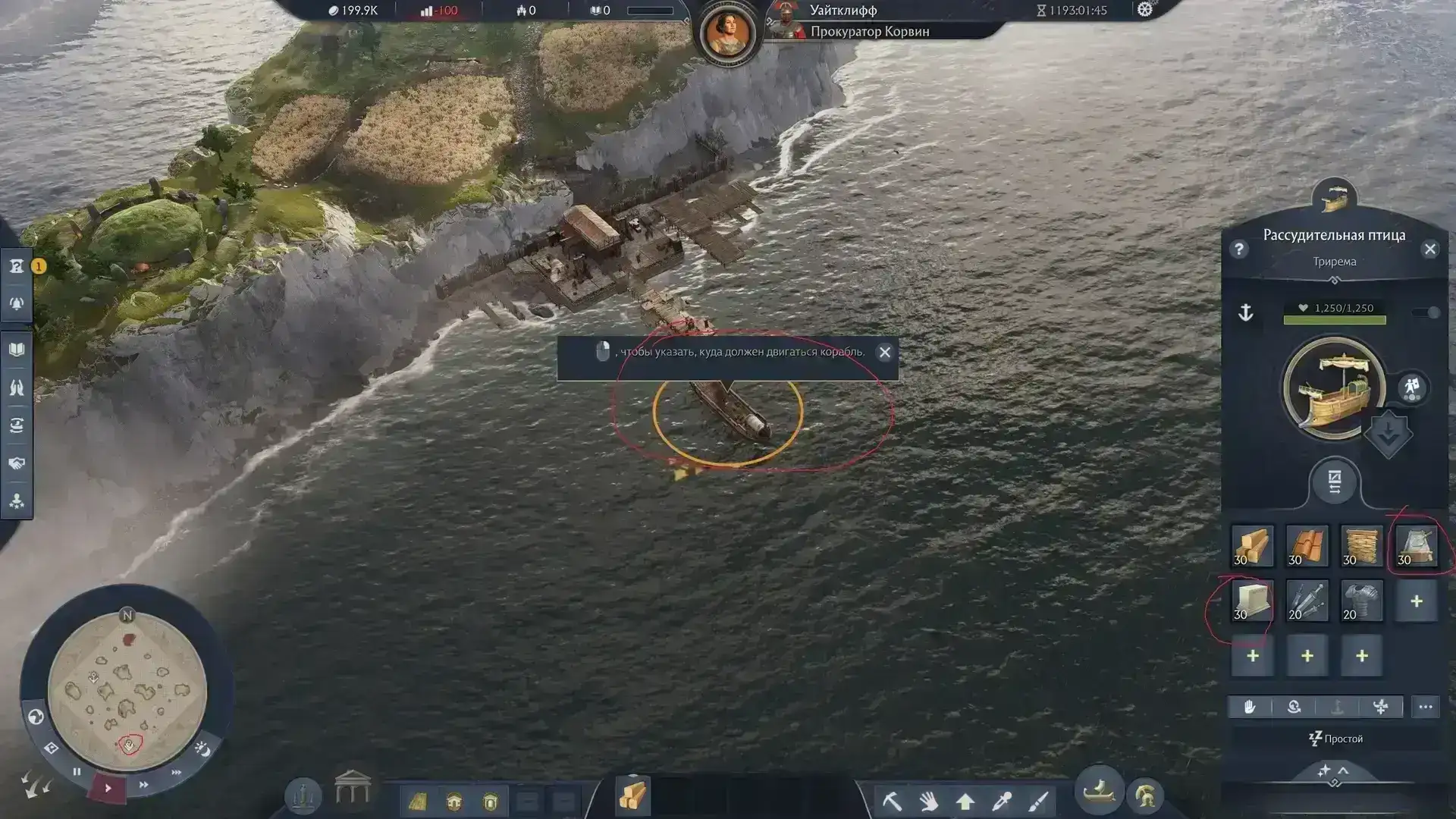The width and height of the screenshot is (1456, 819).
Task: Open more ship commands via ellipsis
Action: click(x=1426, y=707)
